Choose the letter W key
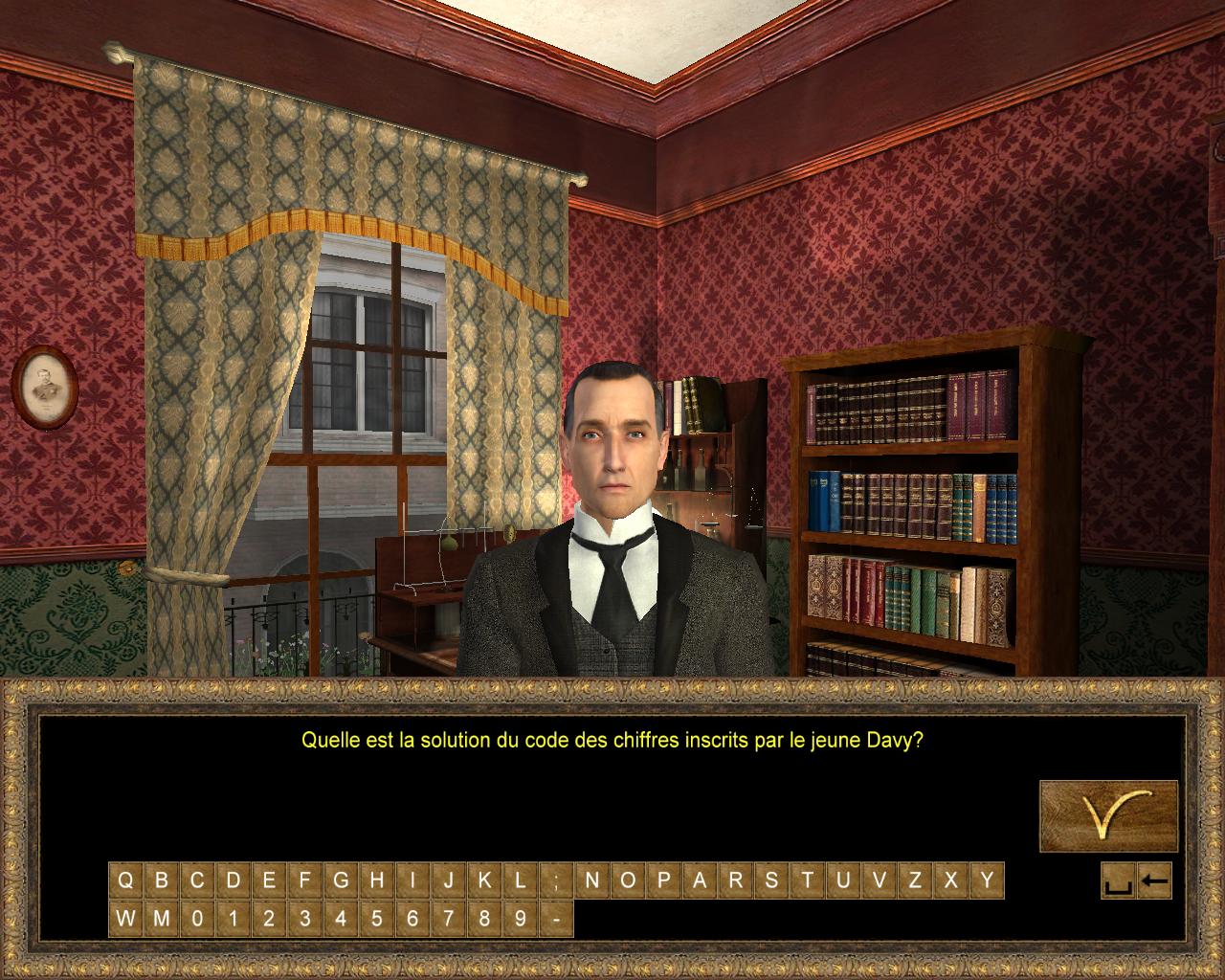The height and width of the screenshot is (980, 1225). tap(125, 920)
